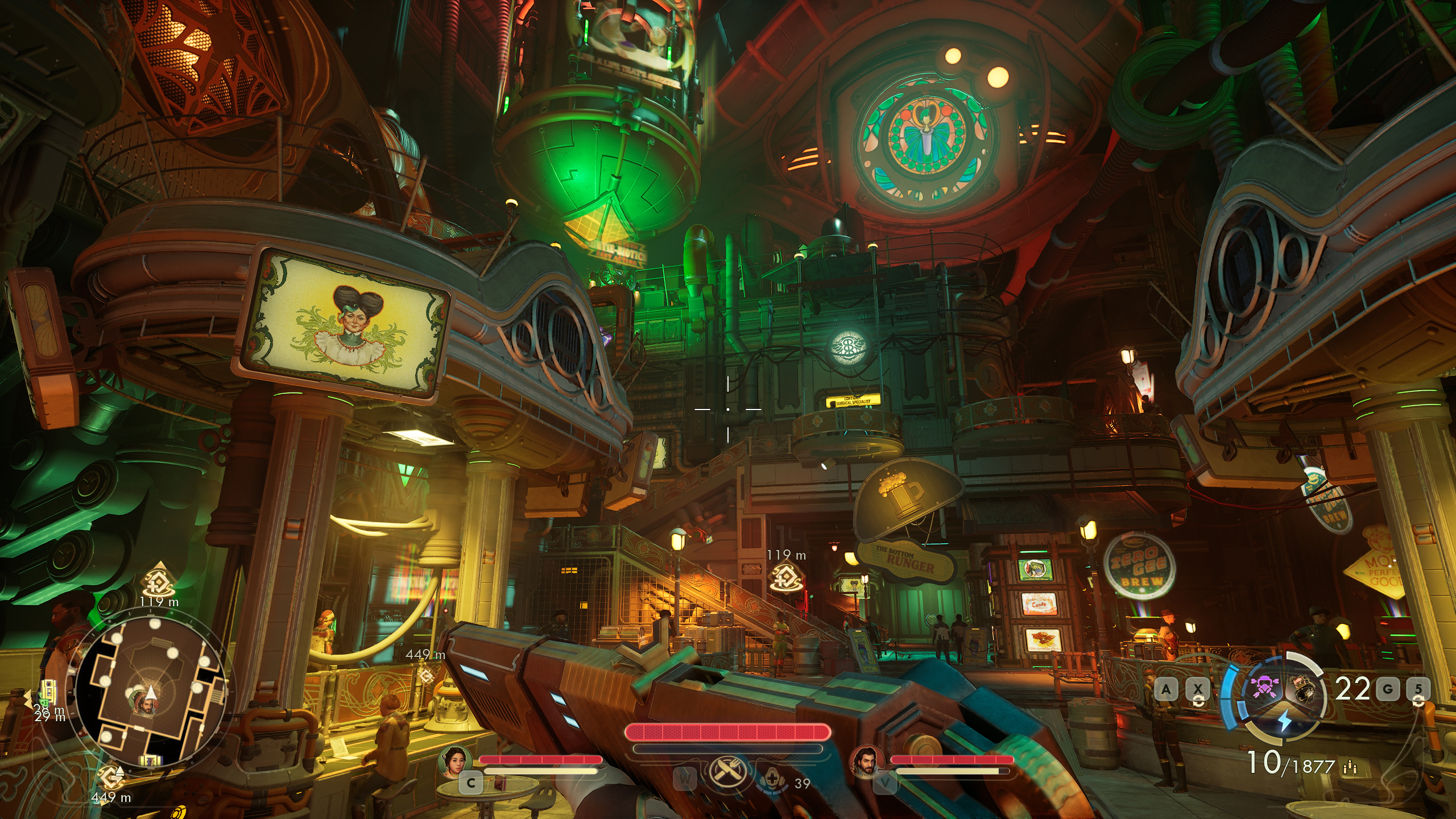Activate the blue lightning bolt ability
Viewport: 1456px width, 819px height.
(x=1285, y=721)
